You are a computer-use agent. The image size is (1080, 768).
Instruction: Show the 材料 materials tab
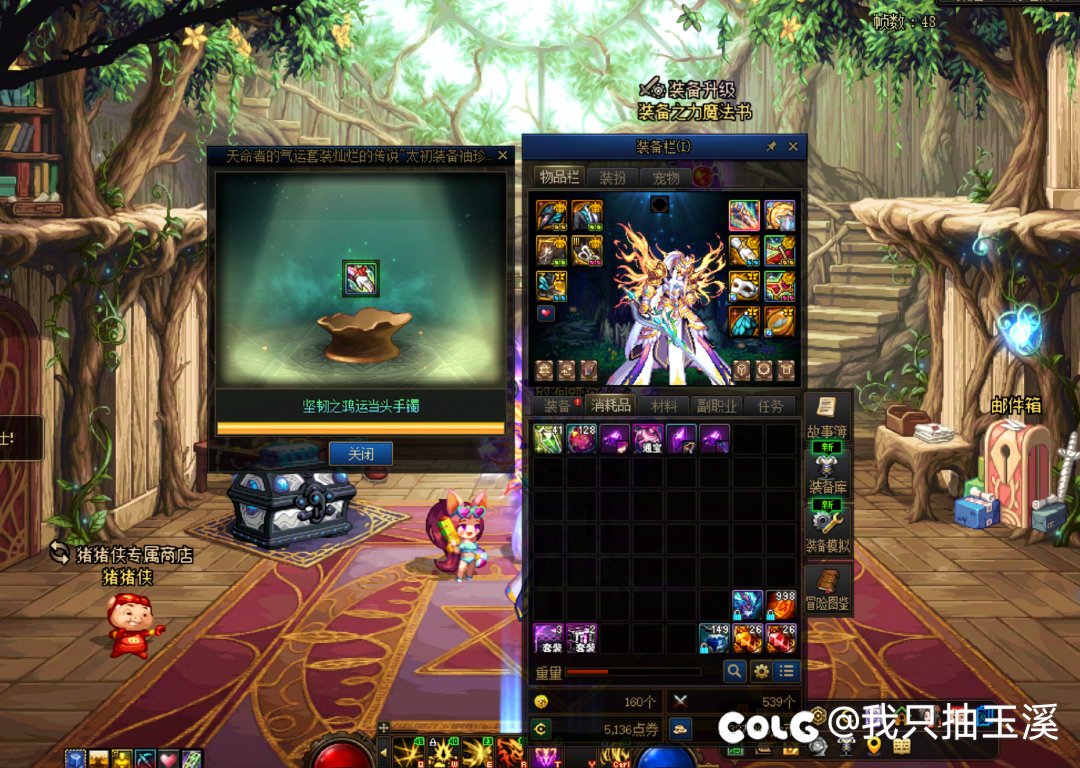point(664,406)
